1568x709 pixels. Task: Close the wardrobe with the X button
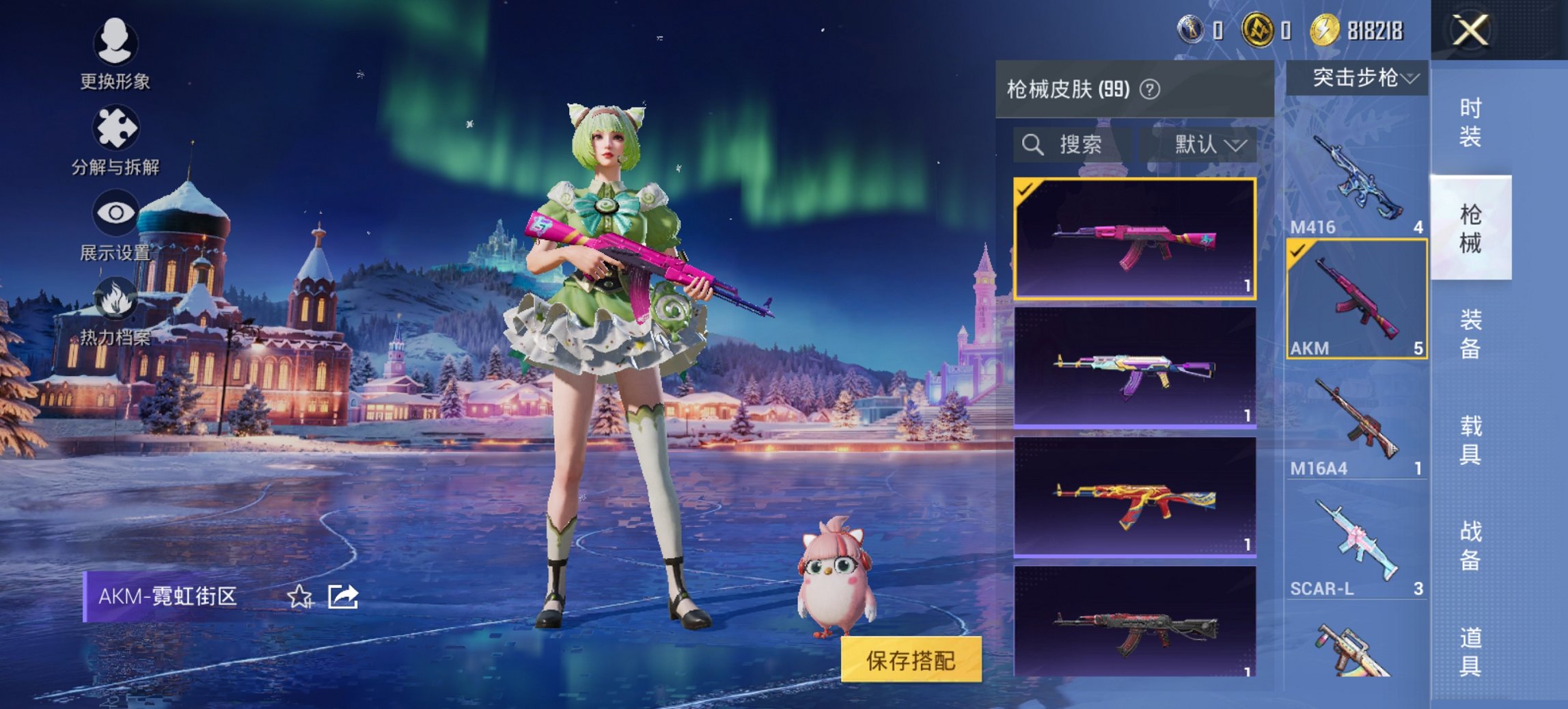[x=1471, y=31]
